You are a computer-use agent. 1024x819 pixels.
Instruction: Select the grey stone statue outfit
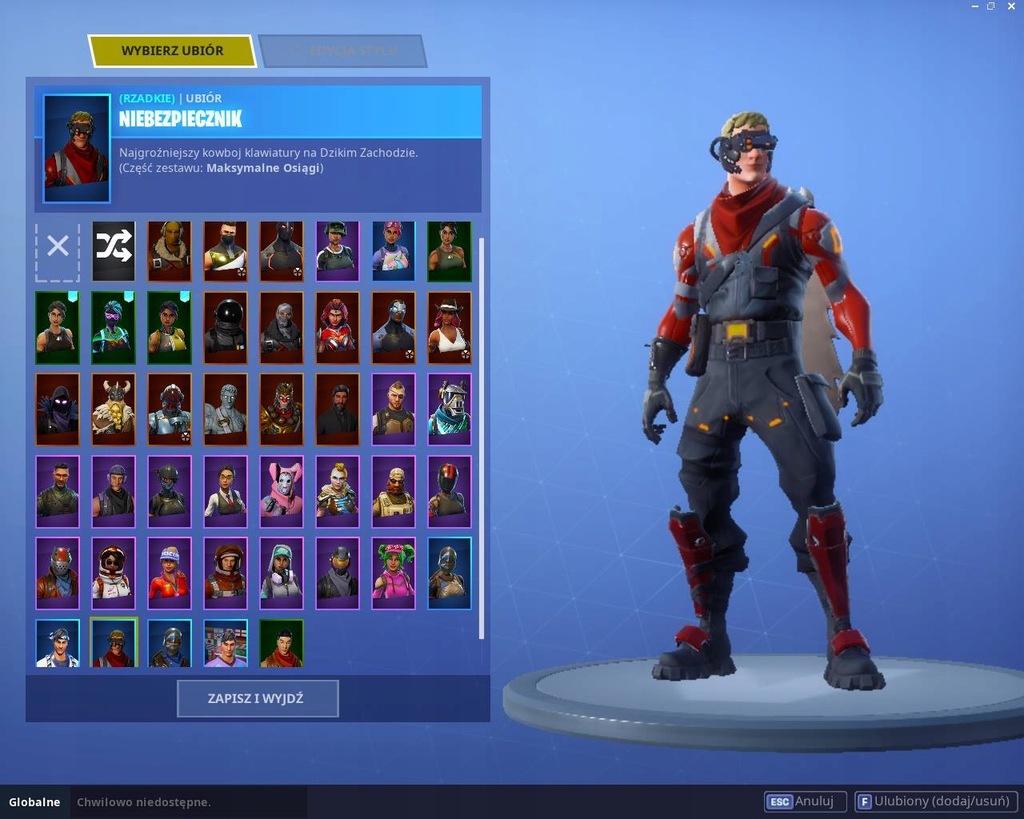pos(225,404)
